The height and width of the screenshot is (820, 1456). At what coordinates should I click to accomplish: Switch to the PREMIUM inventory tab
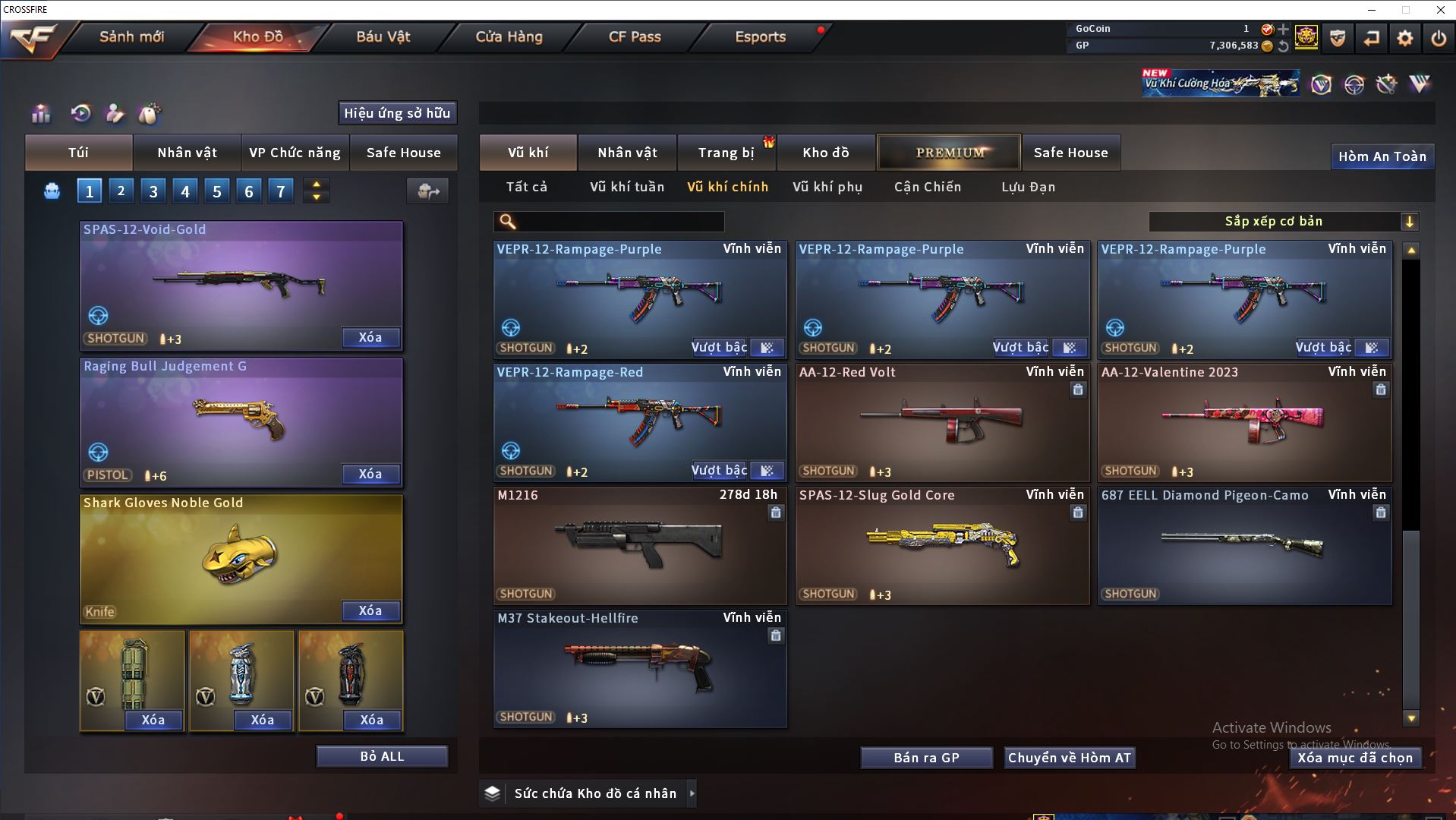tap(950, 153)
